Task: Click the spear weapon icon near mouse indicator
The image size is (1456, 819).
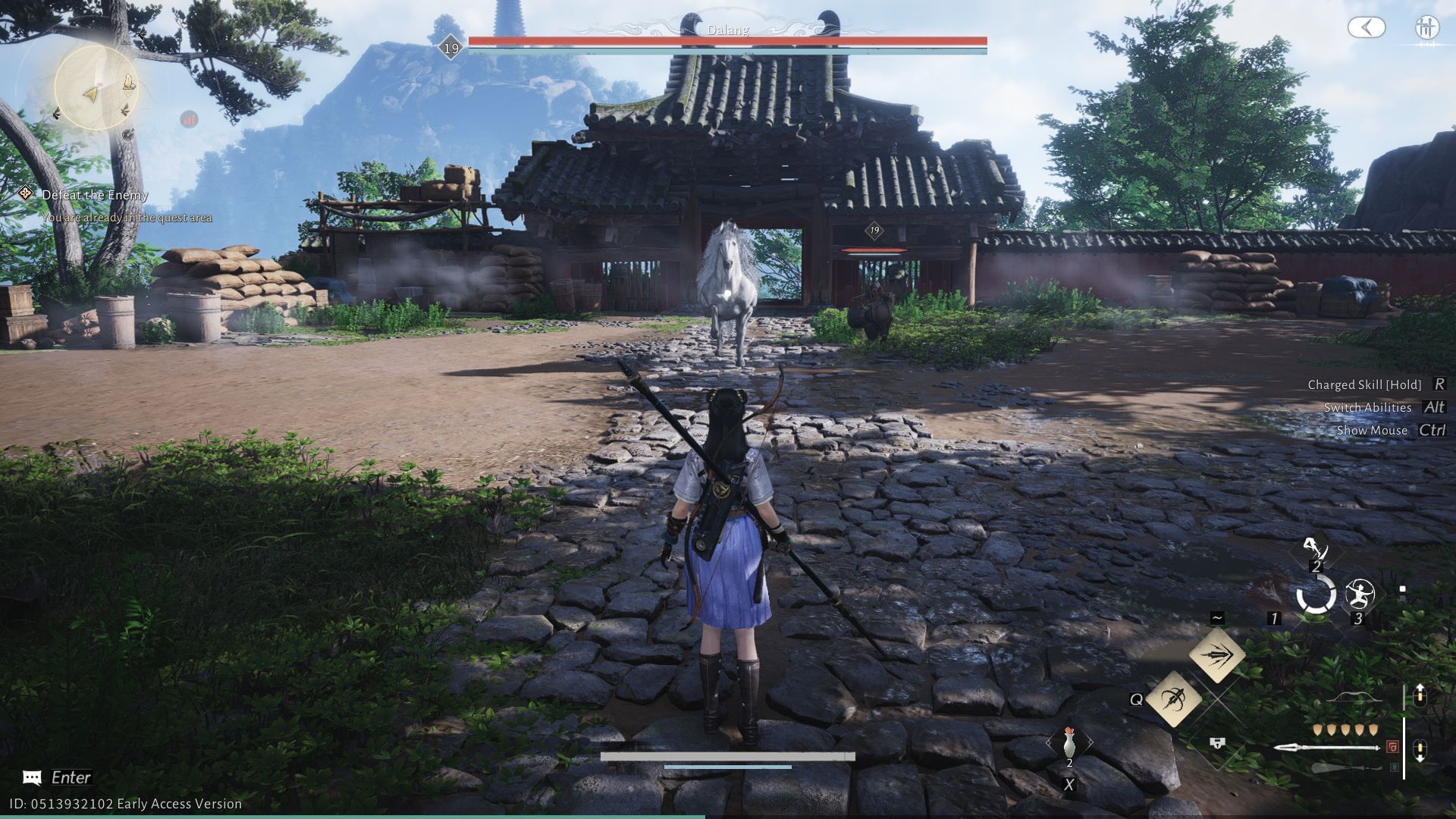Action: point(1328,748)
